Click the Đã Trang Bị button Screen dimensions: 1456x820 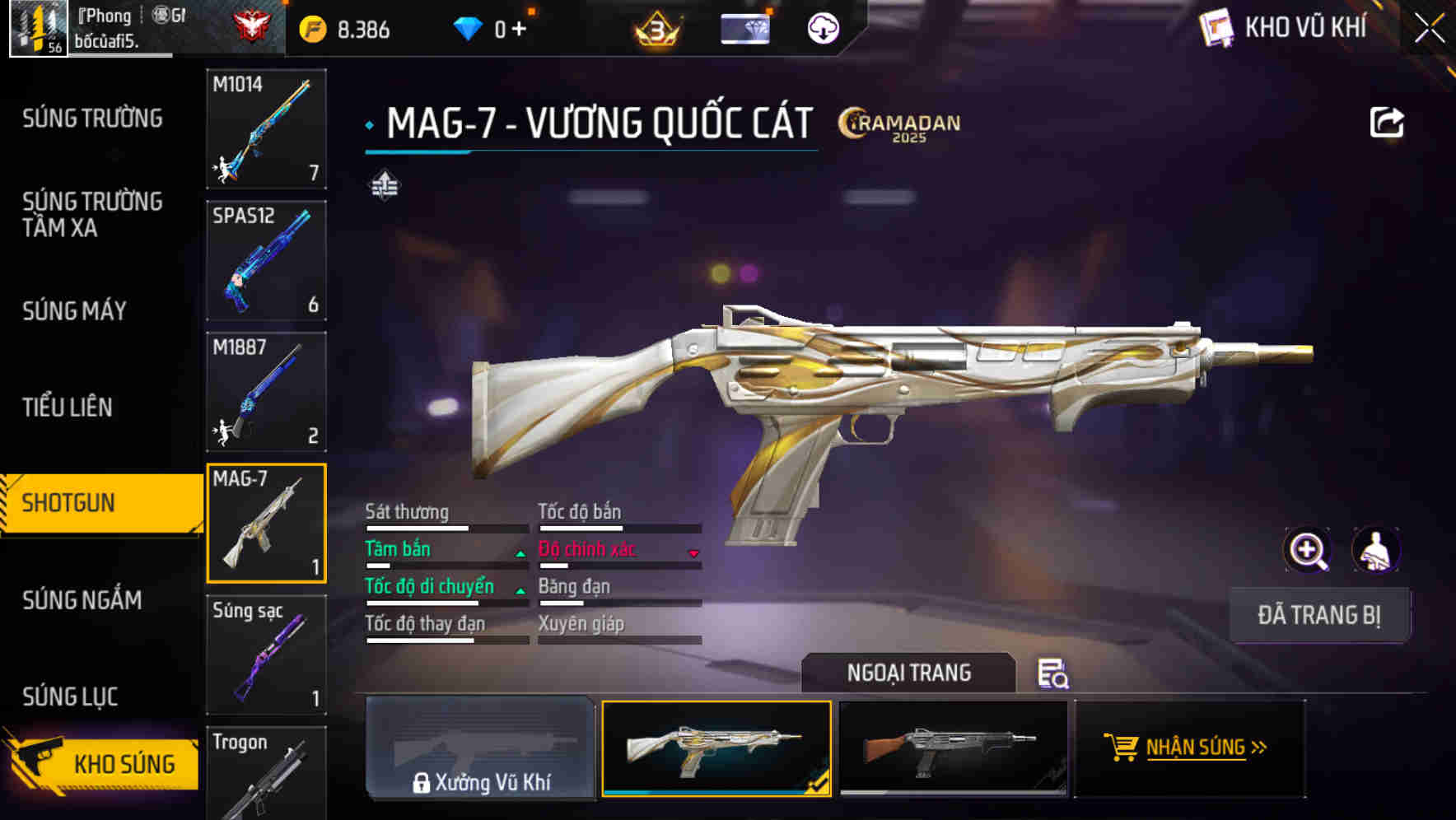tap(1318, 615)
